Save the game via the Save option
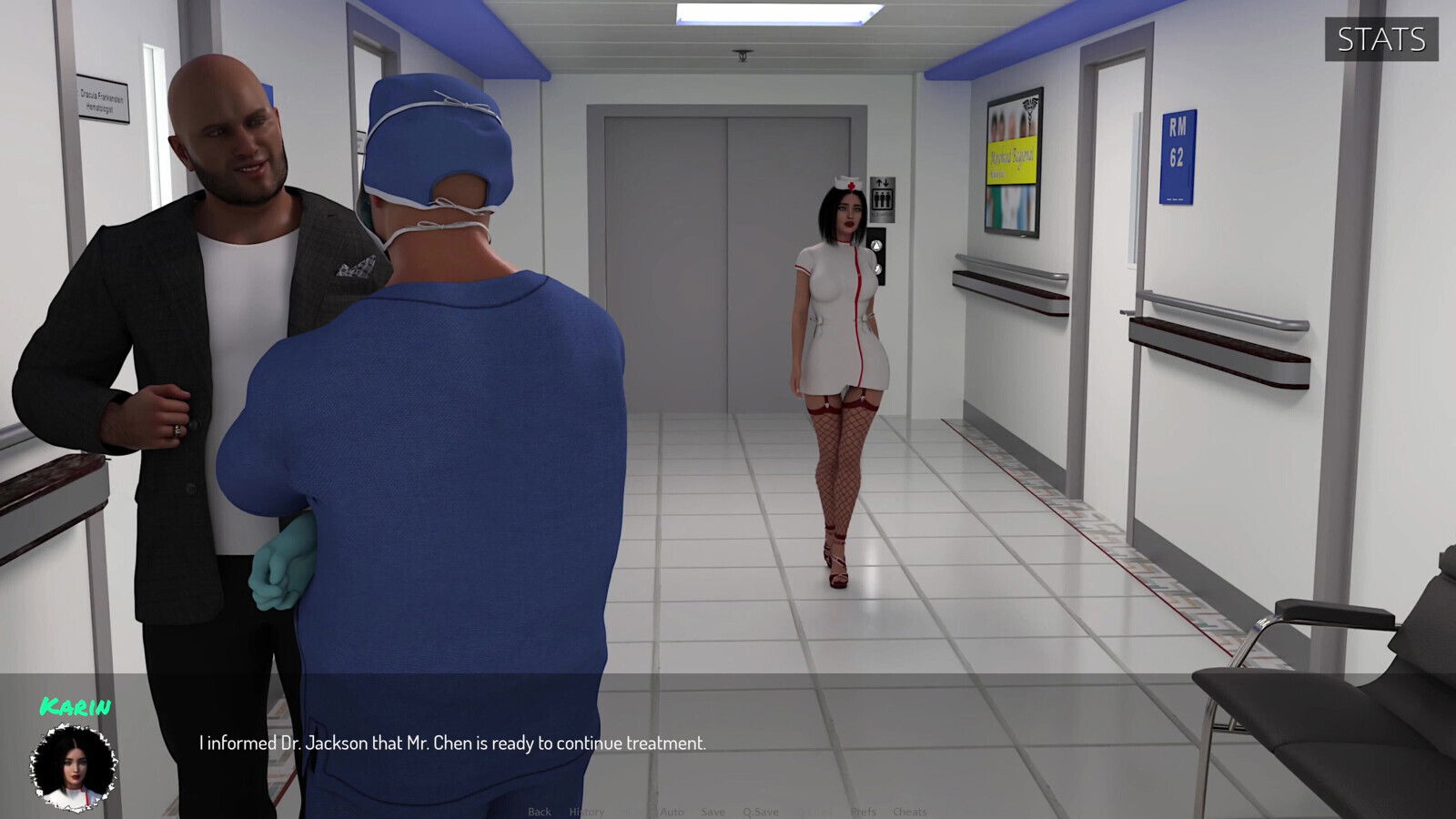Viewport: 1456px width, 819px height. (x=713, y=811)
